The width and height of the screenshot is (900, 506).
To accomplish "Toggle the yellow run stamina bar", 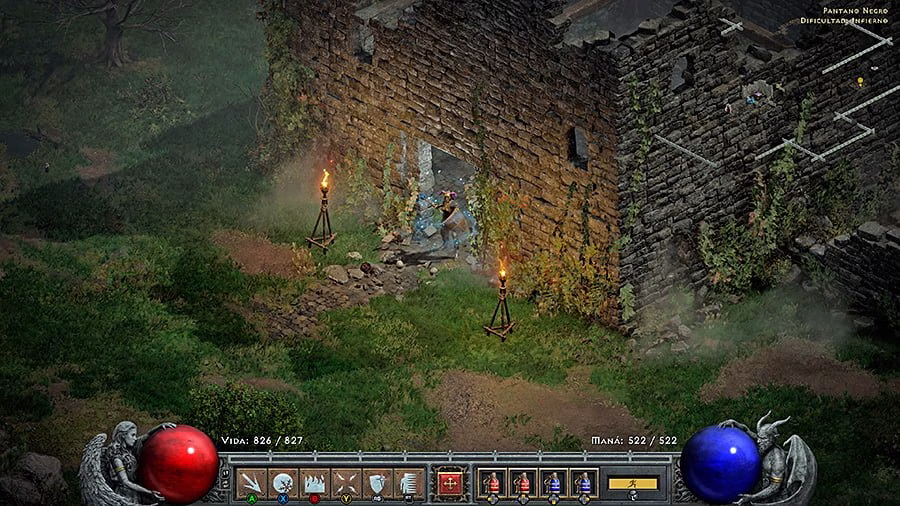I will point(633,483).
